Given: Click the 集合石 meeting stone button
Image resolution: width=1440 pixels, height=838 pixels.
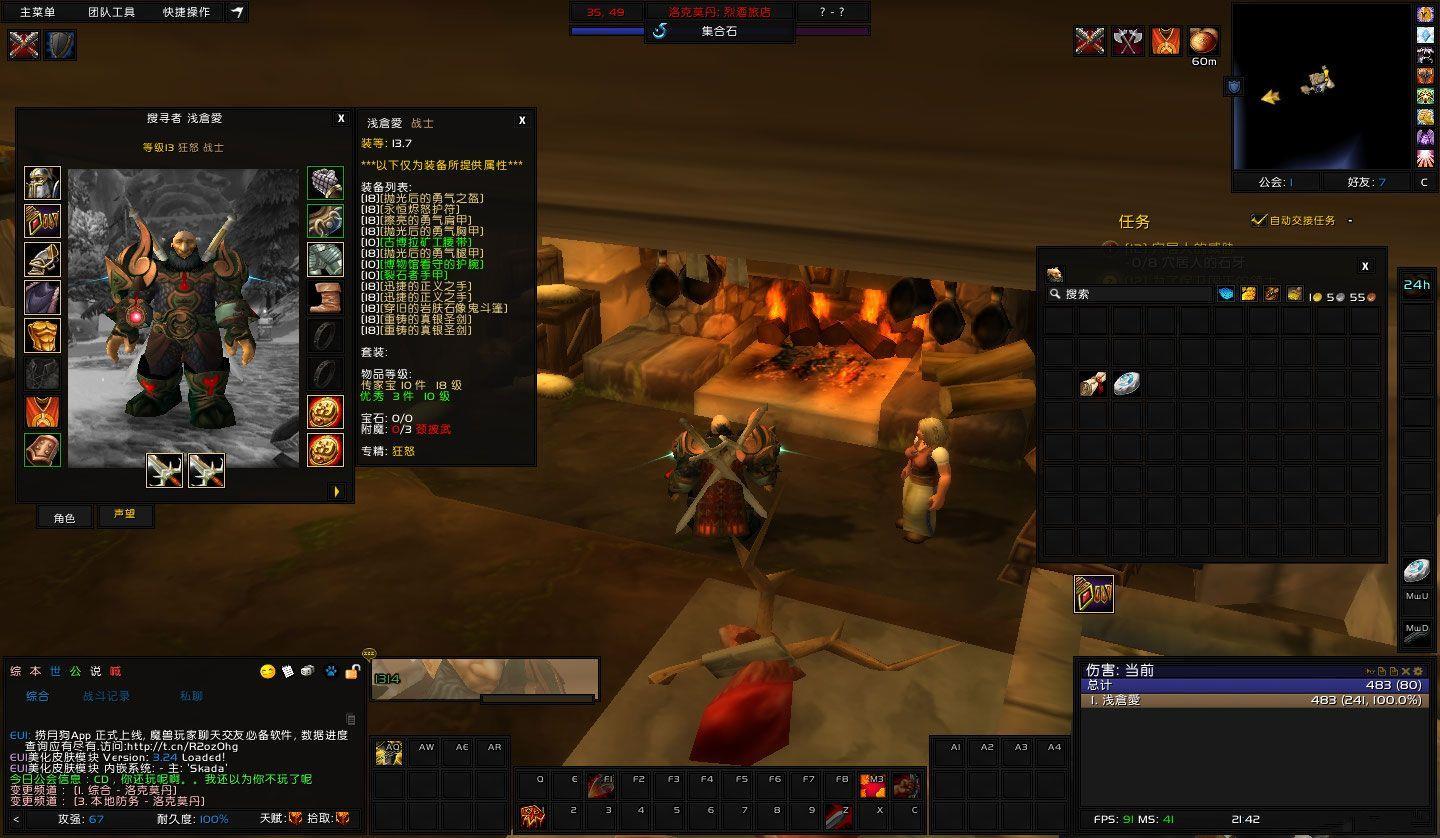Looking at the screenshot, I should pos(718,31).
